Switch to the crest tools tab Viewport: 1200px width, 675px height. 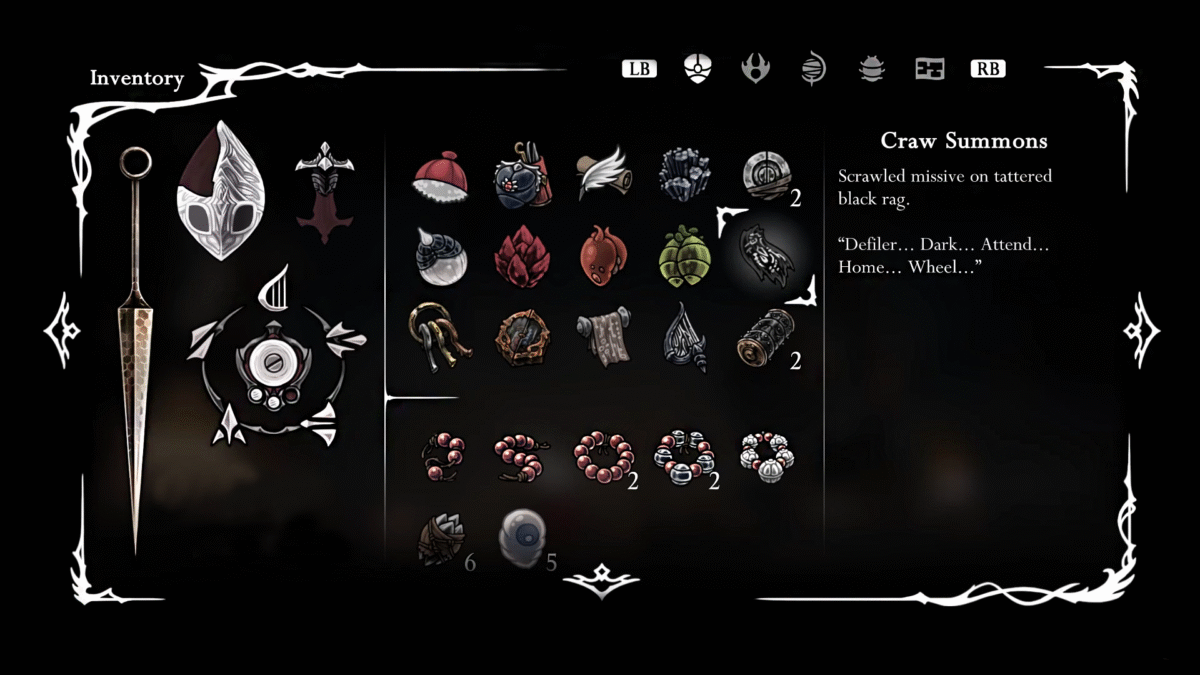[x=755, y=69]
